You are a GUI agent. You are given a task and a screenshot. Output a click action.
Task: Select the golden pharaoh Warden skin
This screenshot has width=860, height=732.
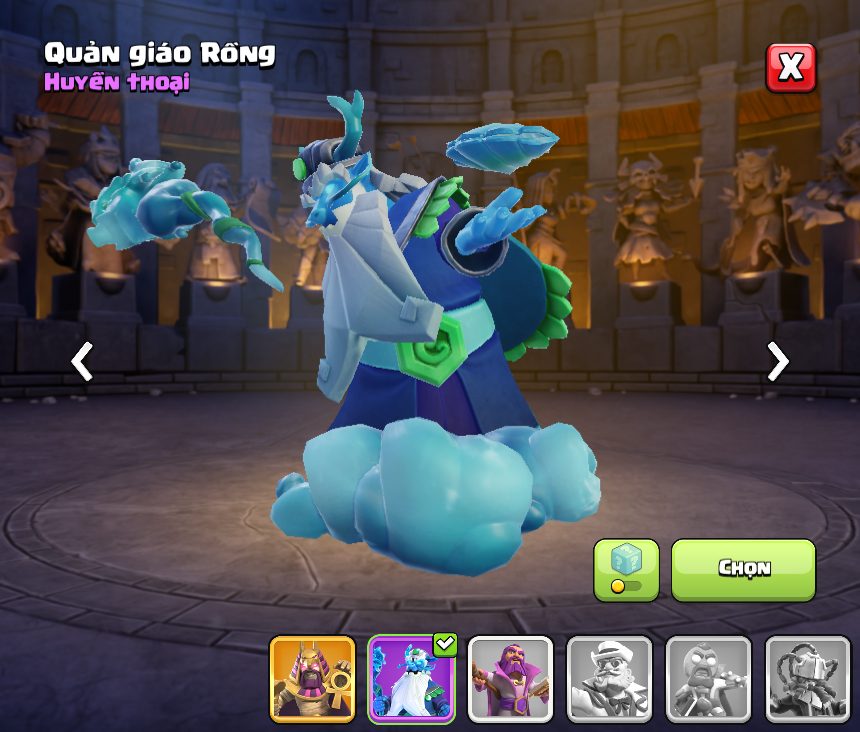click(x=312, y=679)
